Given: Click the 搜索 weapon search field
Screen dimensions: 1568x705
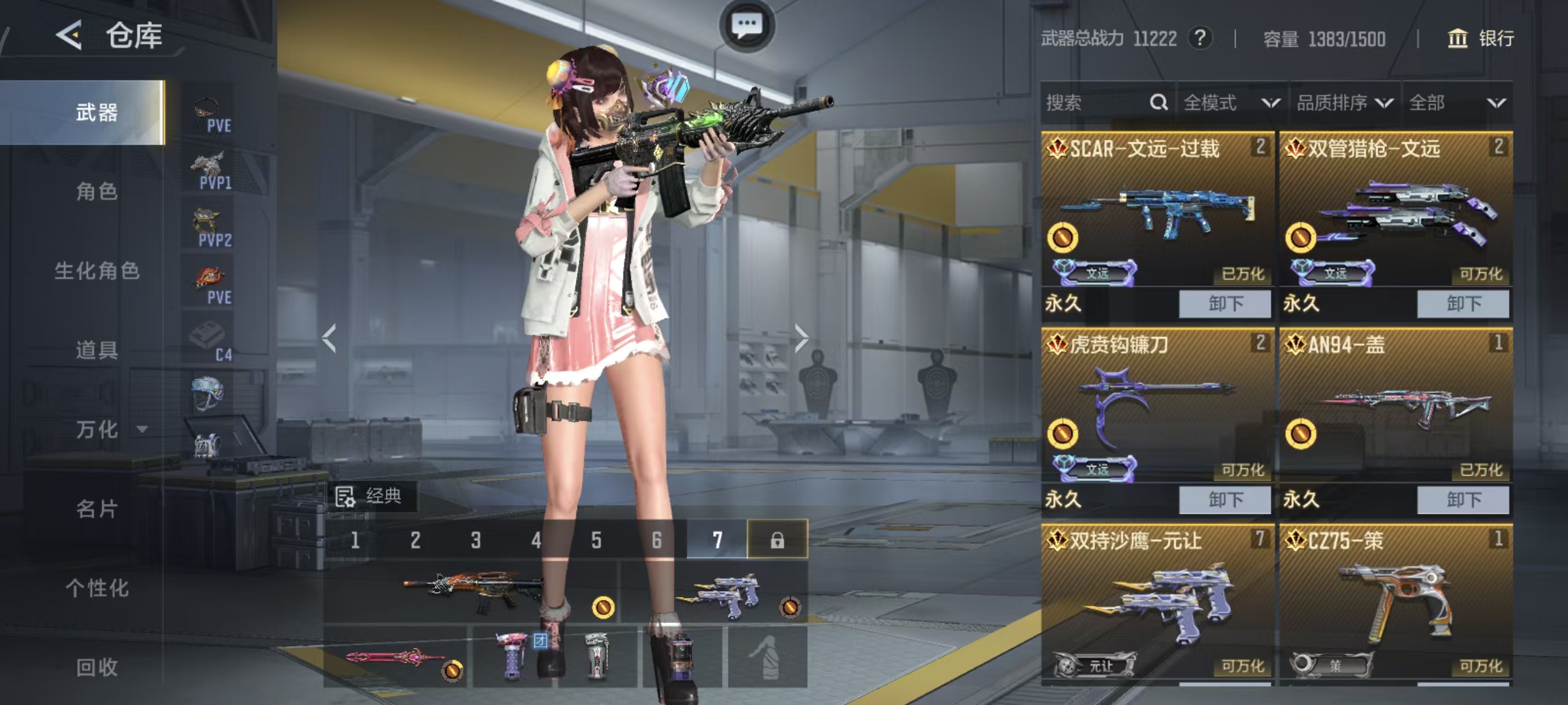Looking at the screenshot, I should [x=1096, y=103].
